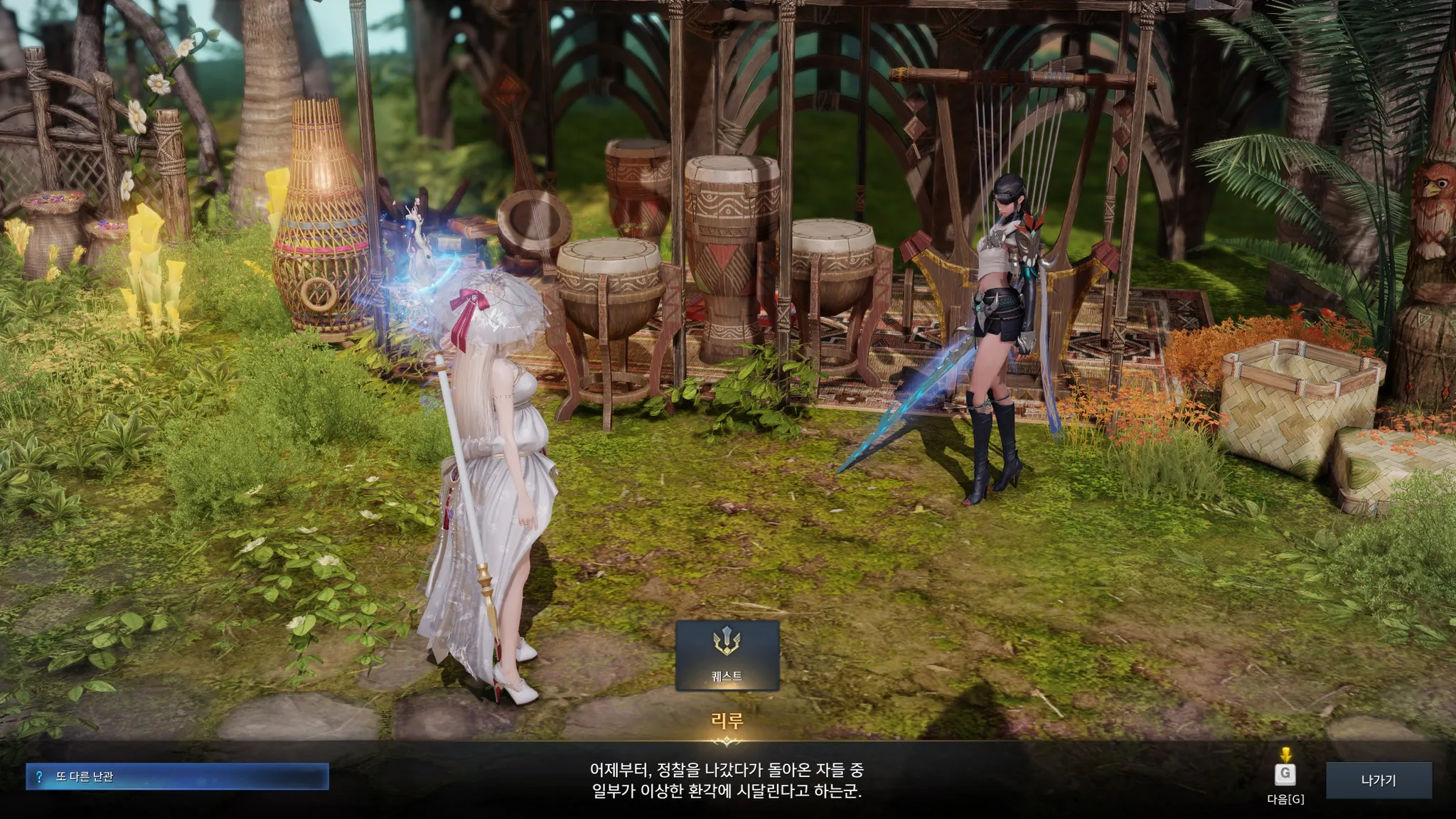Image resolution: width=1456 pixels, height=819 pixels.
Task: Open the 퀘스트 quest panel button
Action: coord(727,655)
